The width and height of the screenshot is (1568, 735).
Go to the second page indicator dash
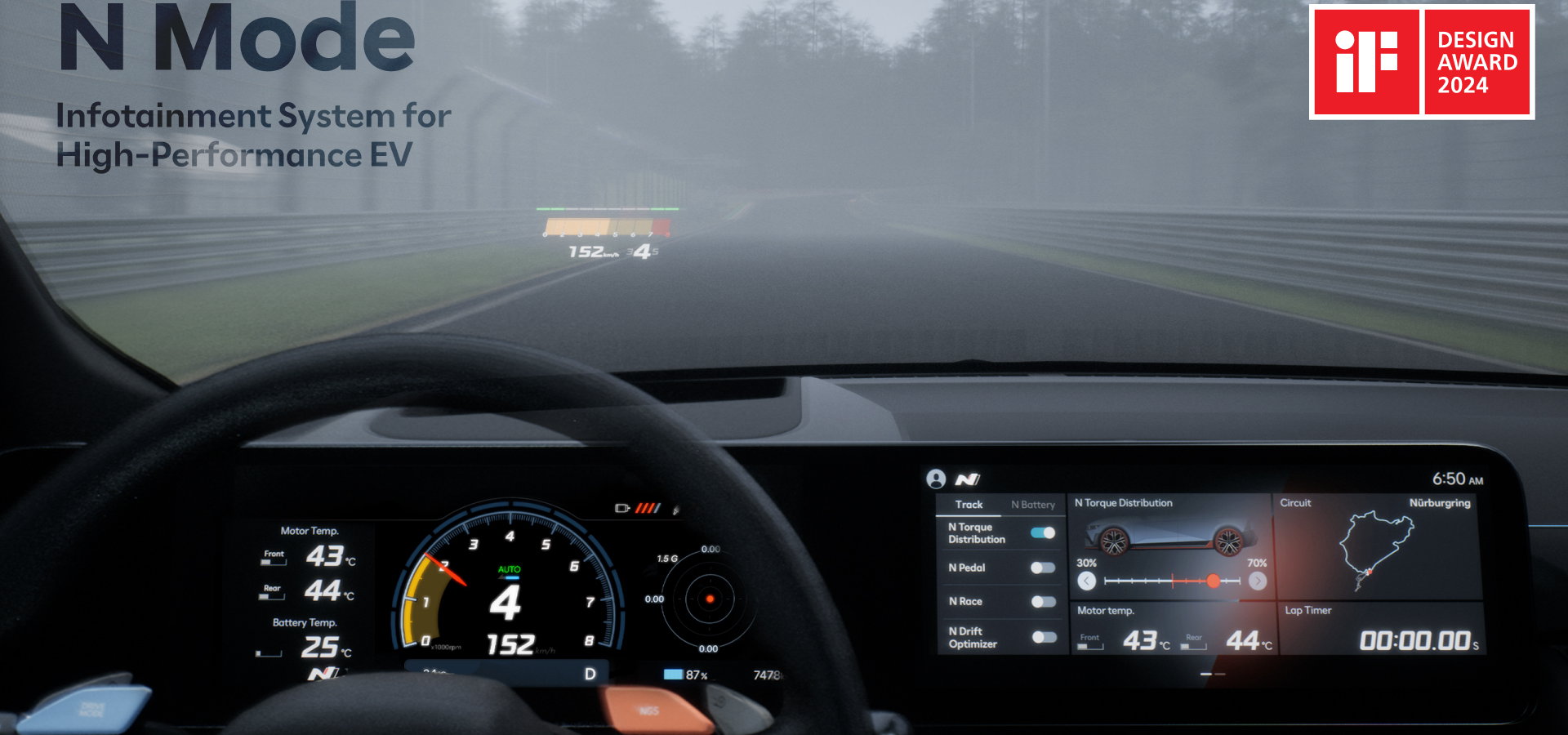(1220, 675)
